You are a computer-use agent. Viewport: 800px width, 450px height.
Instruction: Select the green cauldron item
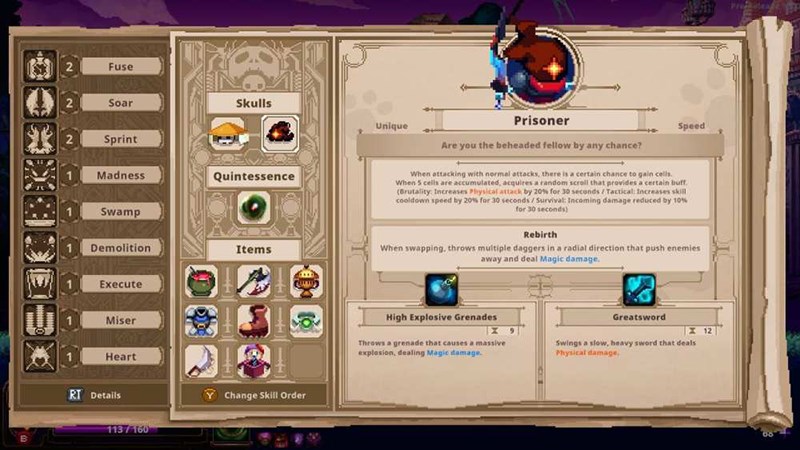(202, 281)
